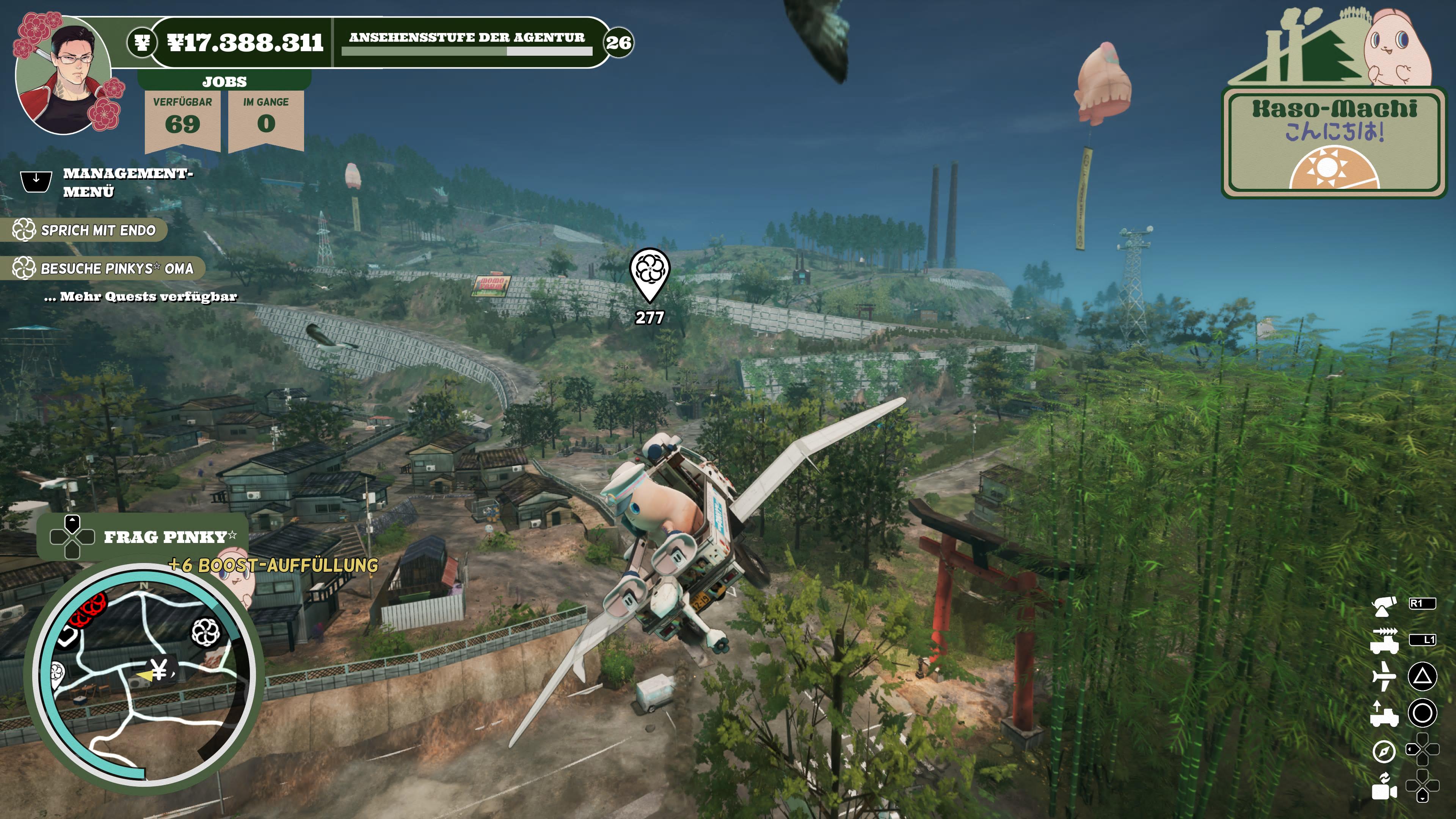Viewport: 1456px width, 819px height.
Task: Click the Ansehensstufe der Agentur level badge
Action: 618,42
